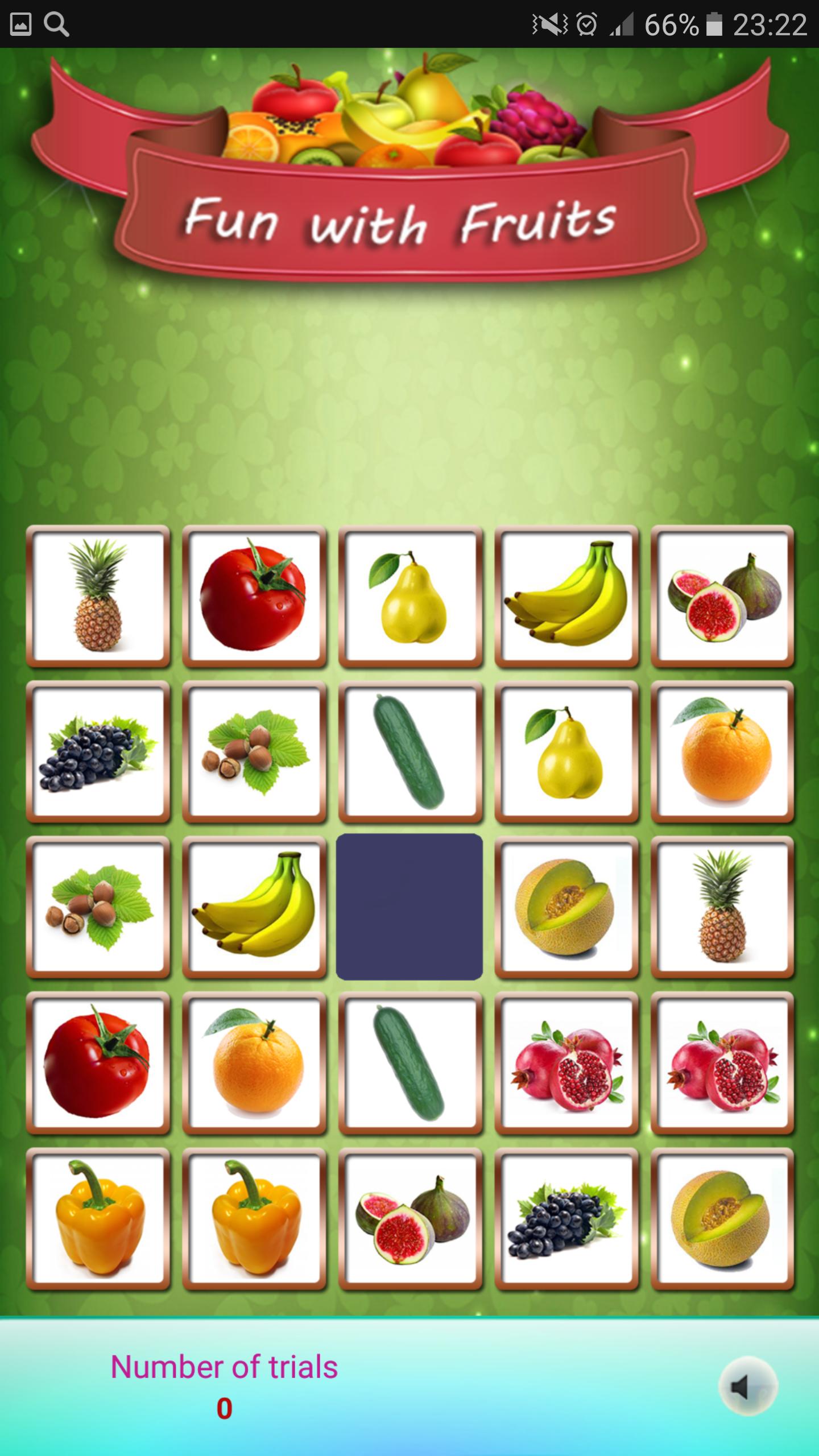Select the orange tile at the right of row two
The width and height of the screenshot is (819, 1456).
coord(722,752)
